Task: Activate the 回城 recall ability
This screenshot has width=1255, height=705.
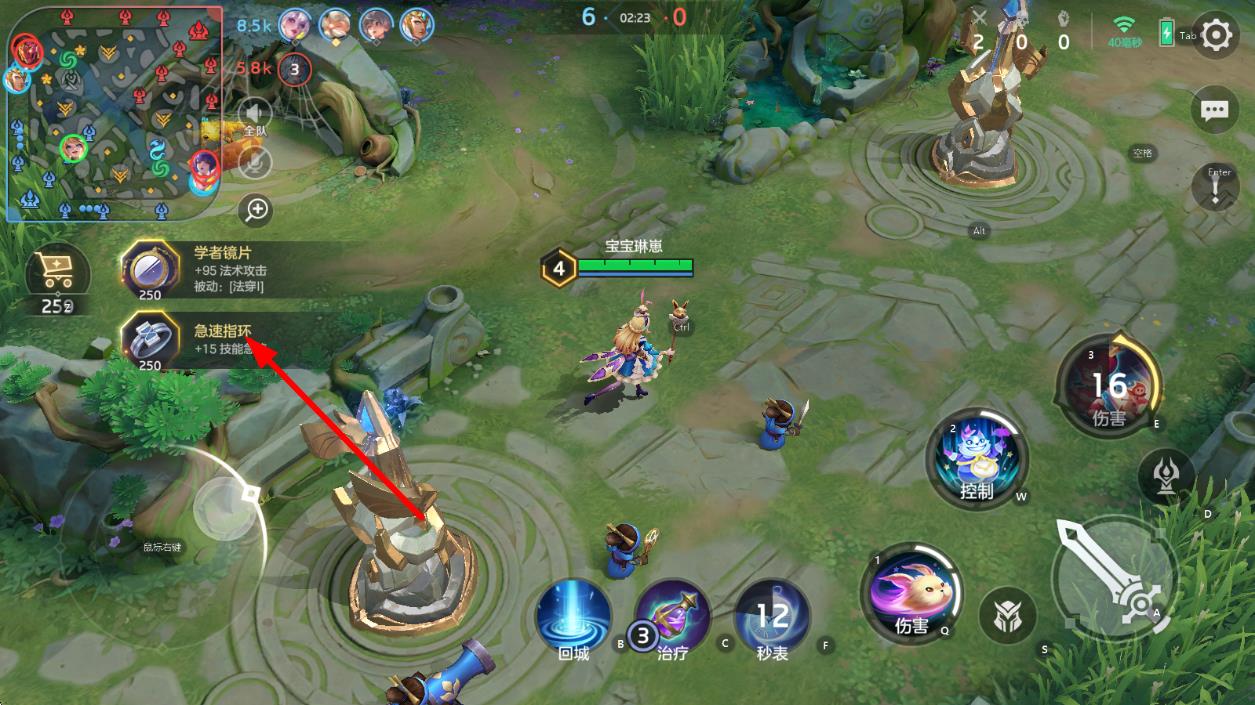Action: coord(574,617)
